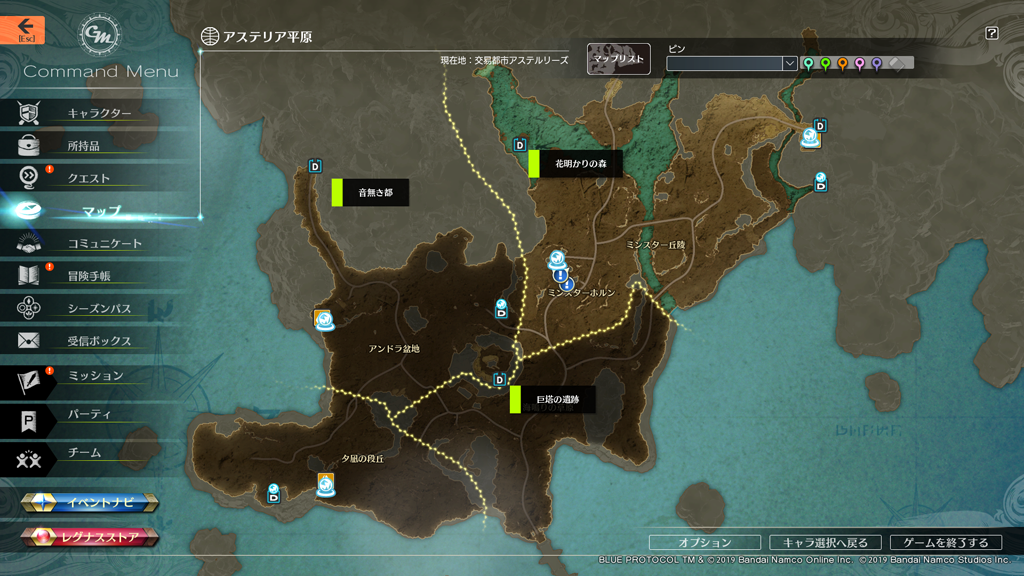
Task: Open the help question mark icon
Action: point(991,33)
